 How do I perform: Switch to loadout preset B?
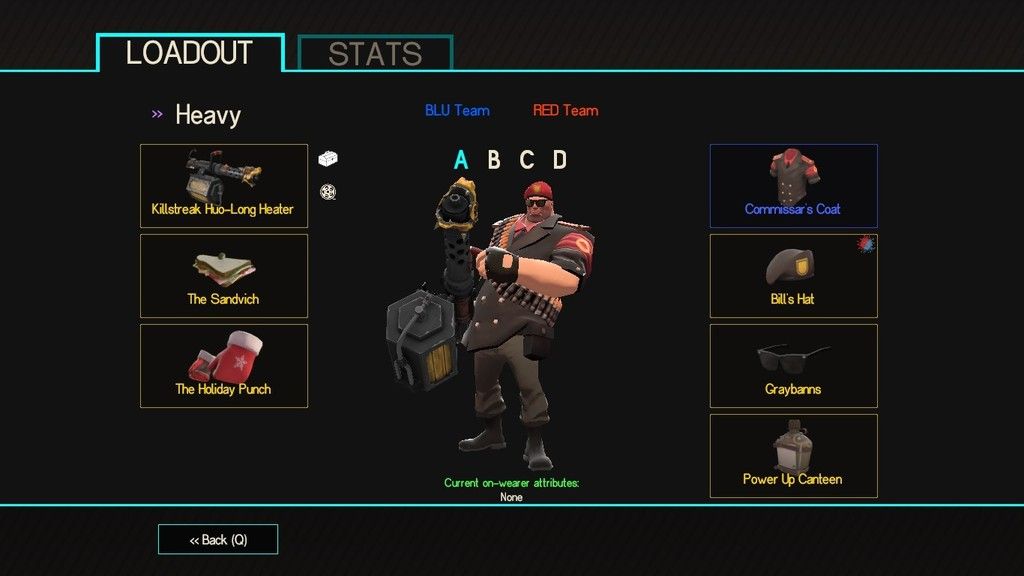[x=494, y=160]
